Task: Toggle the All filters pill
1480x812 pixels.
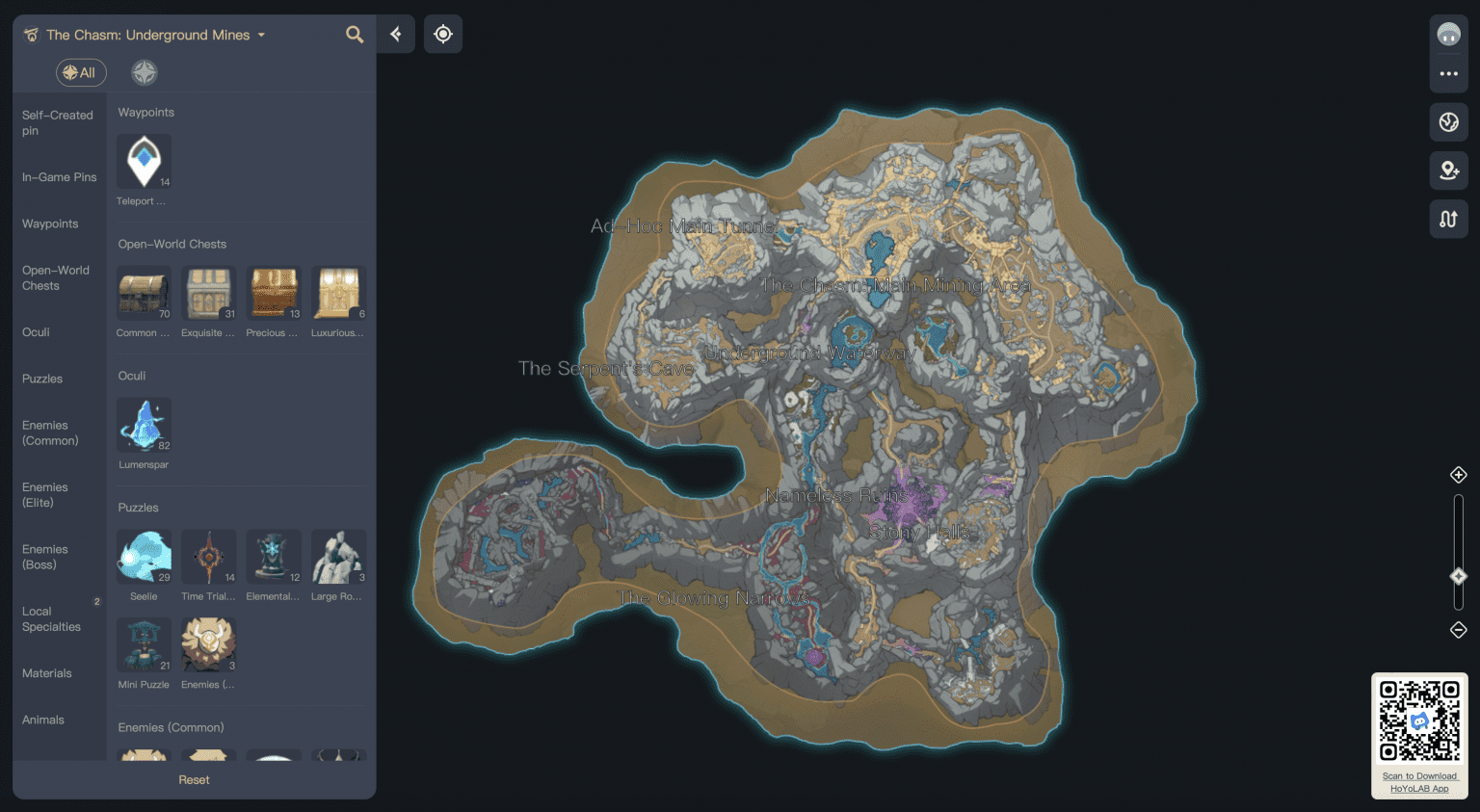Action: tap(81, 71)
